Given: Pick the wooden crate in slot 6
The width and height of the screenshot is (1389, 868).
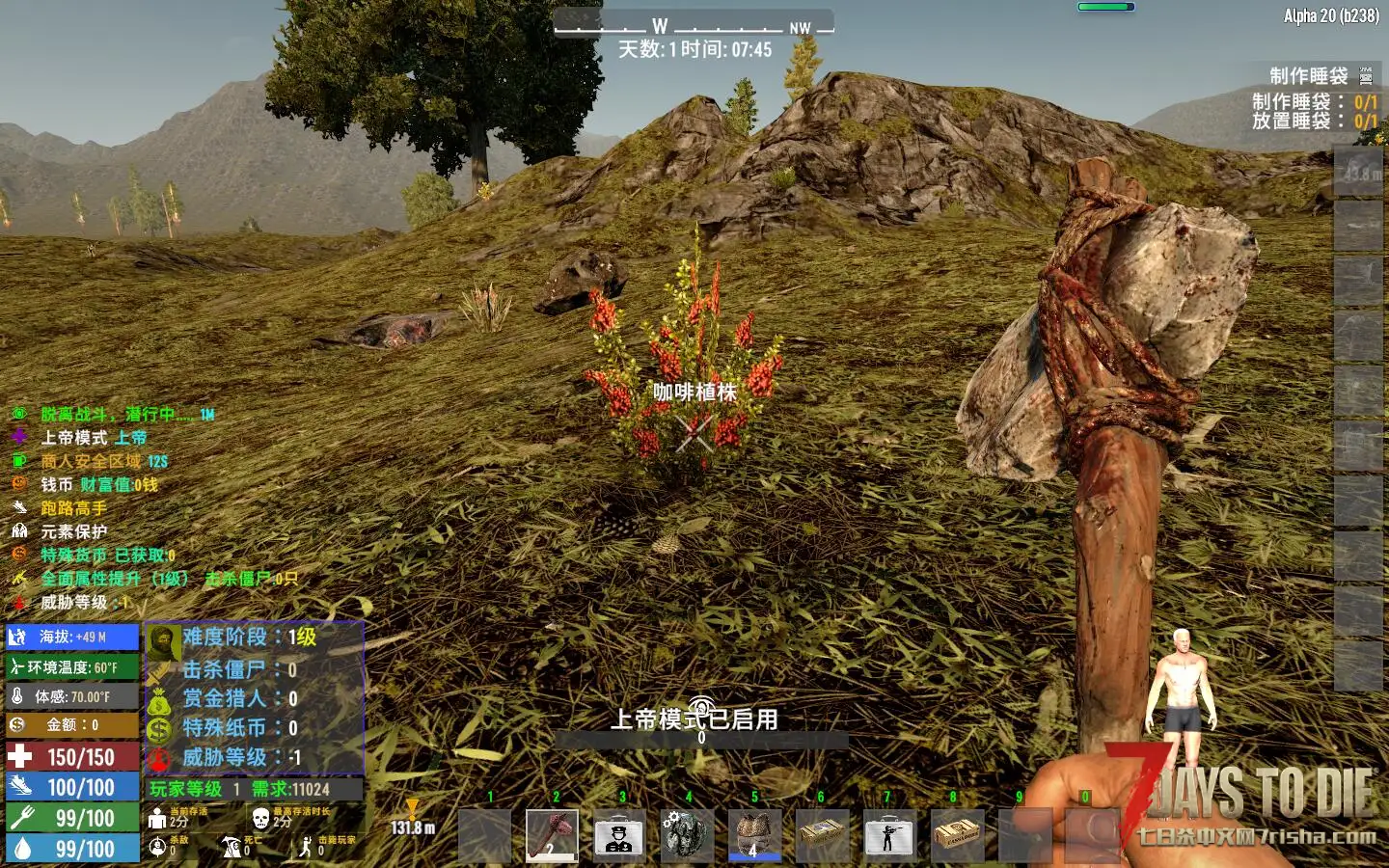Looking at the screenshot, I should tap(821, 835).
